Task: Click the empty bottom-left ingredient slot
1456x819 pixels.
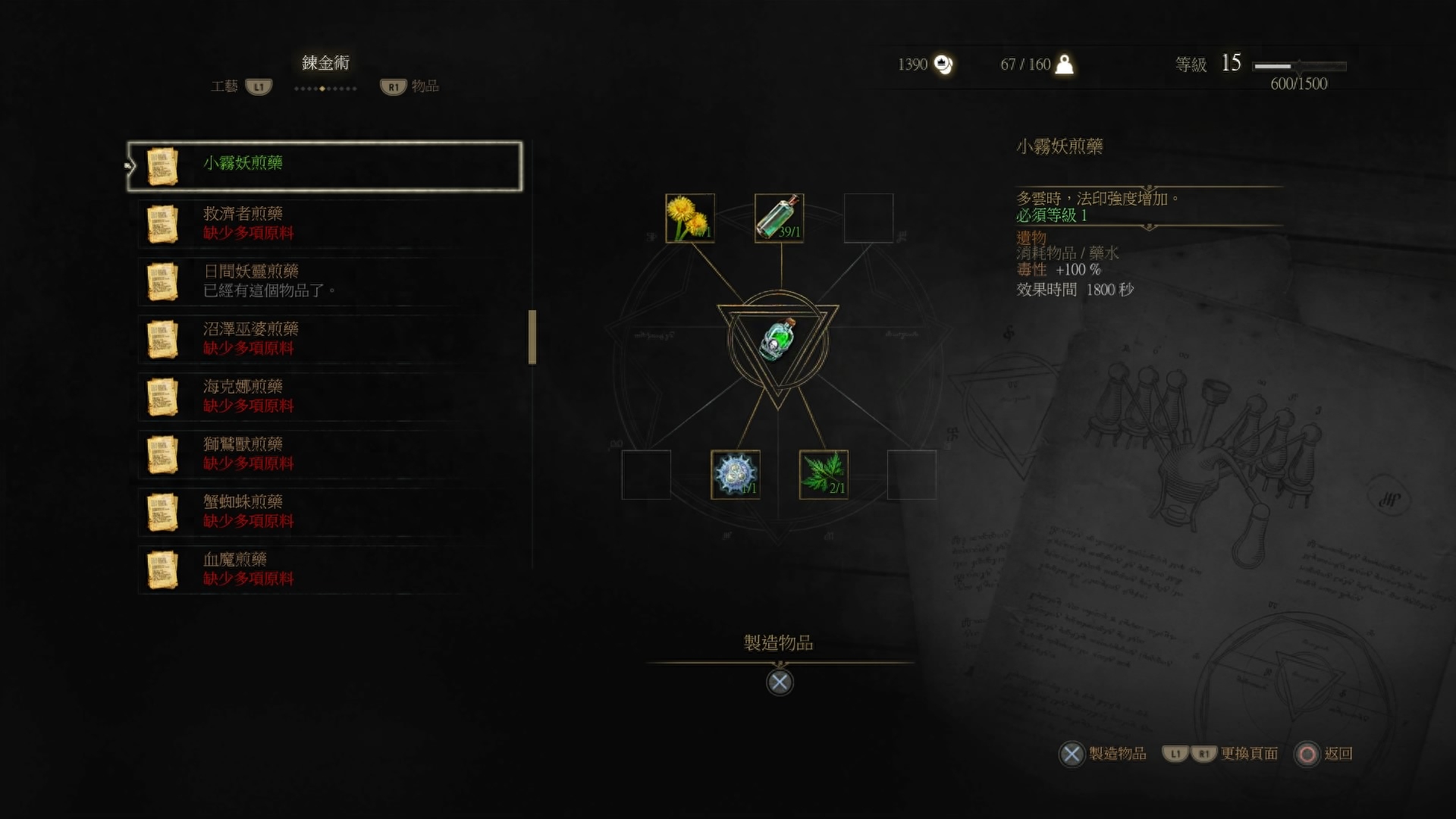Action: [645, 475]
